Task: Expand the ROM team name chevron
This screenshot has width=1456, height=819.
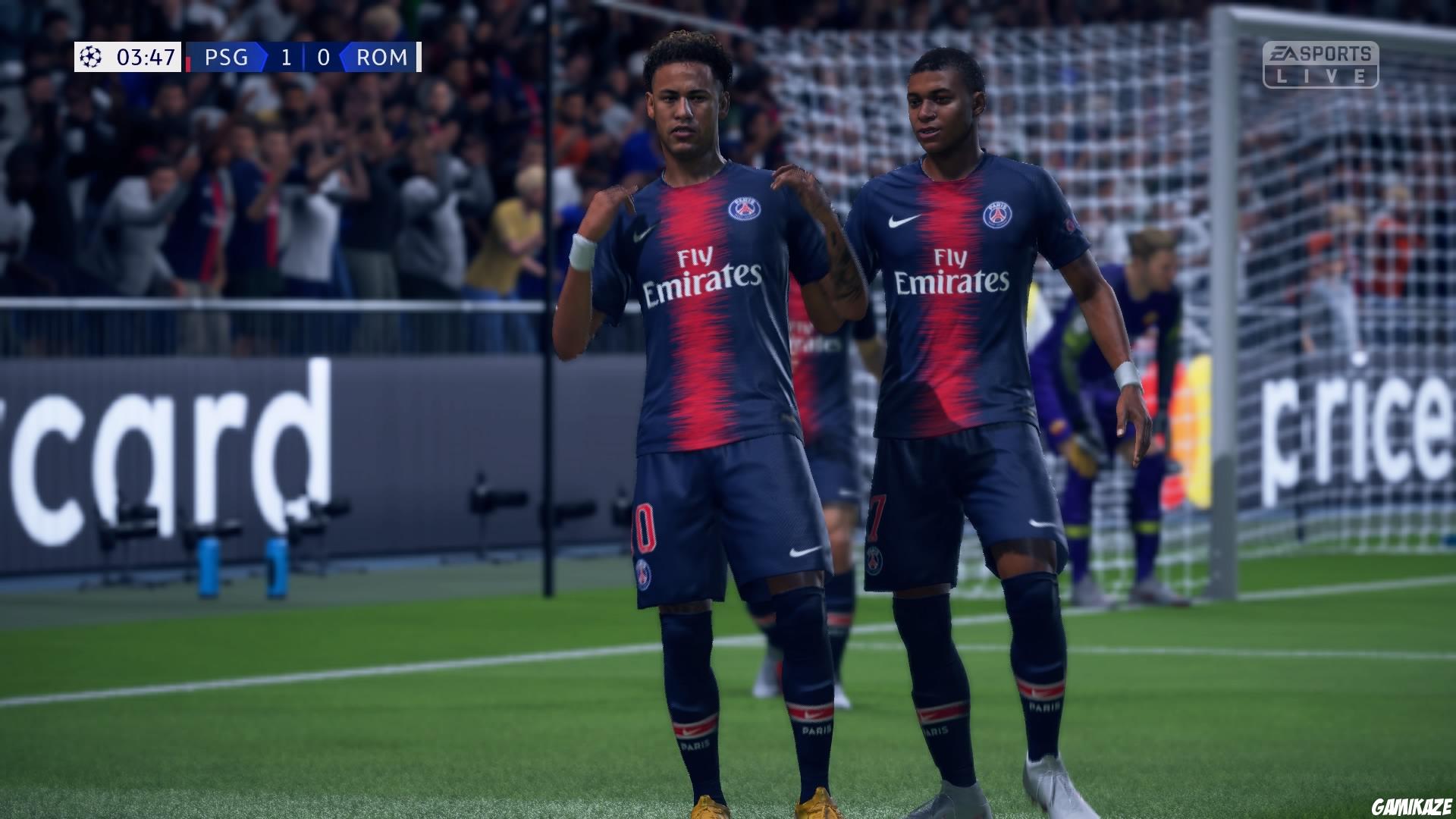Action: tap(346, 57)
